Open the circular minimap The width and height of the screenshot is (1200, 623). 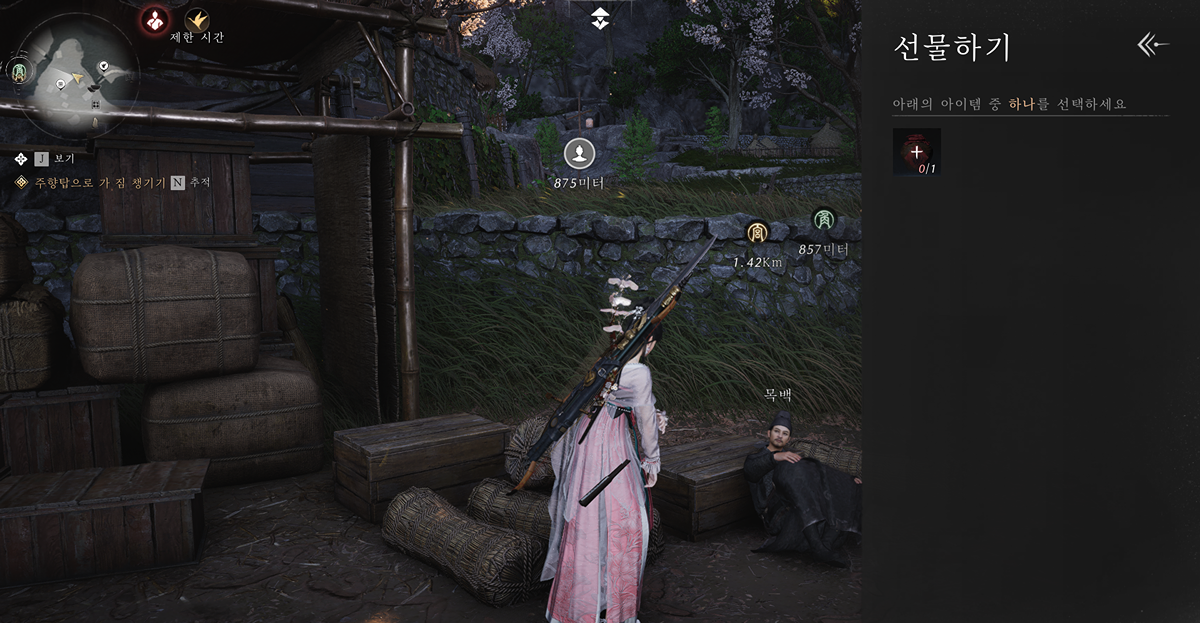pos(79,78)
